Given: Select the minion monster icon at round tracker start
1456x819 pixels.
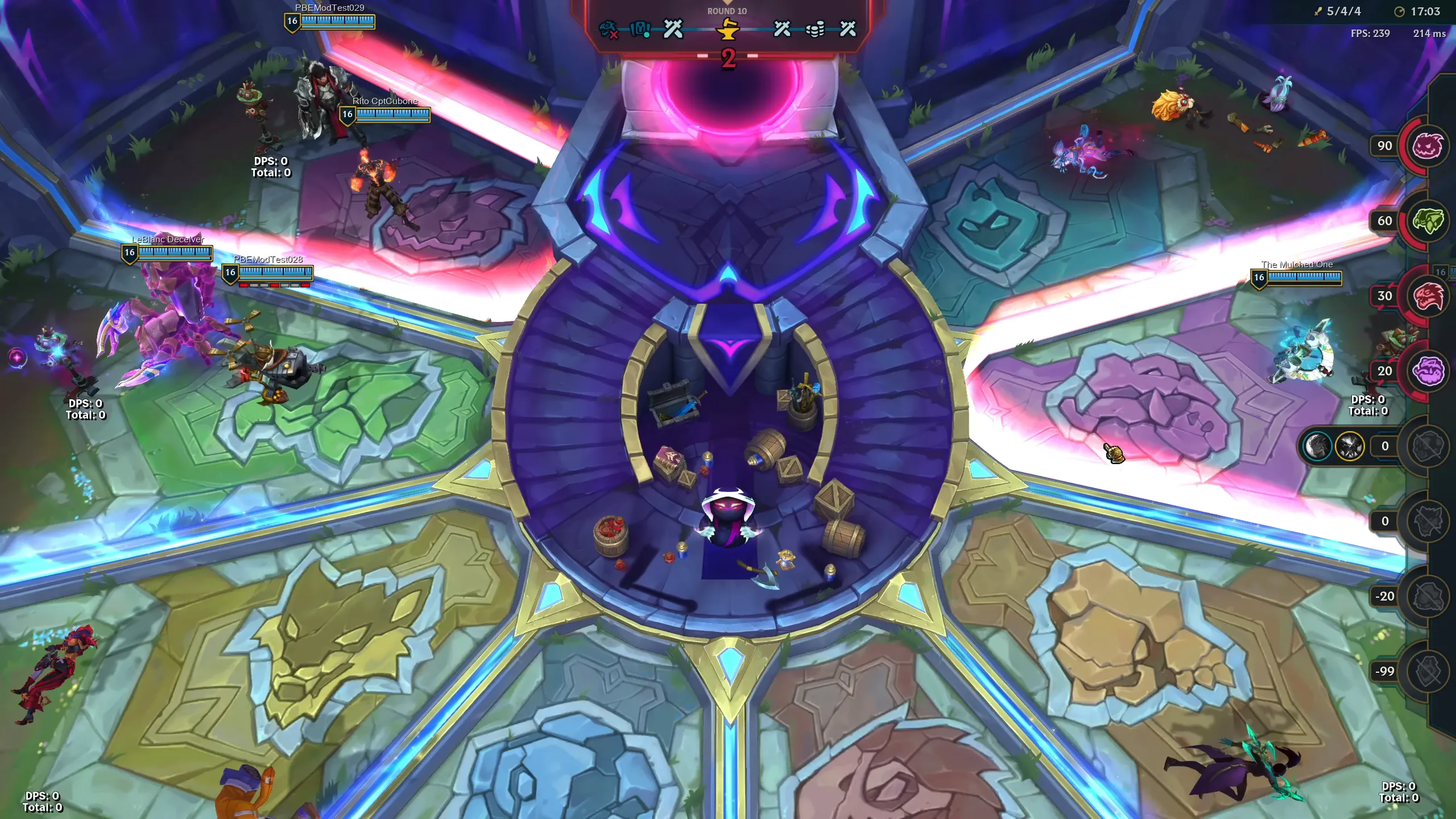Looking at the screenshot, I should click(x=607, y=29).
